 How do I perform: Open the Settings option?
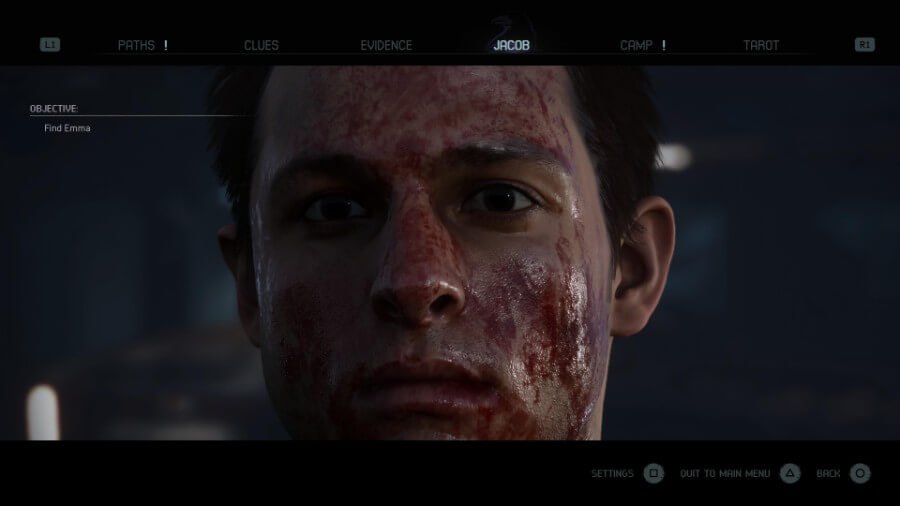[x=627, y=473]
